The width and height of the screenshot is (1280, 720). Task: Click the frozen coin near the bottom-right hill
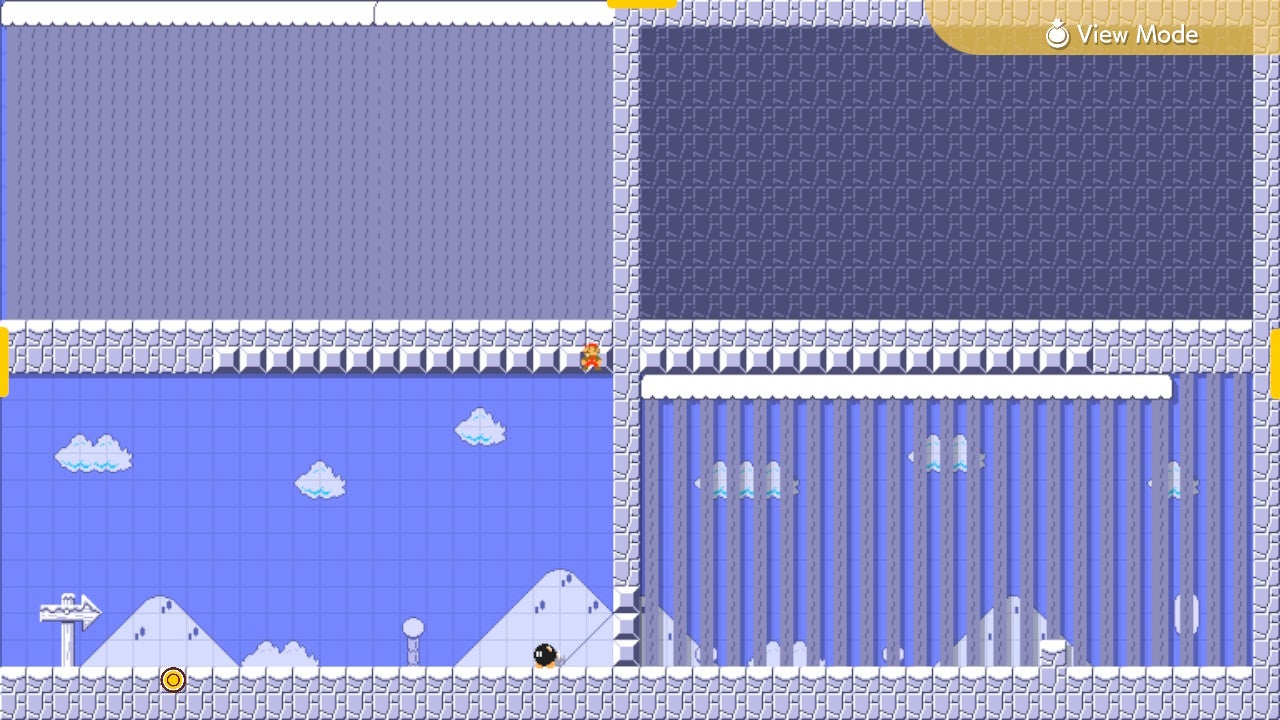coord(1186,614)
